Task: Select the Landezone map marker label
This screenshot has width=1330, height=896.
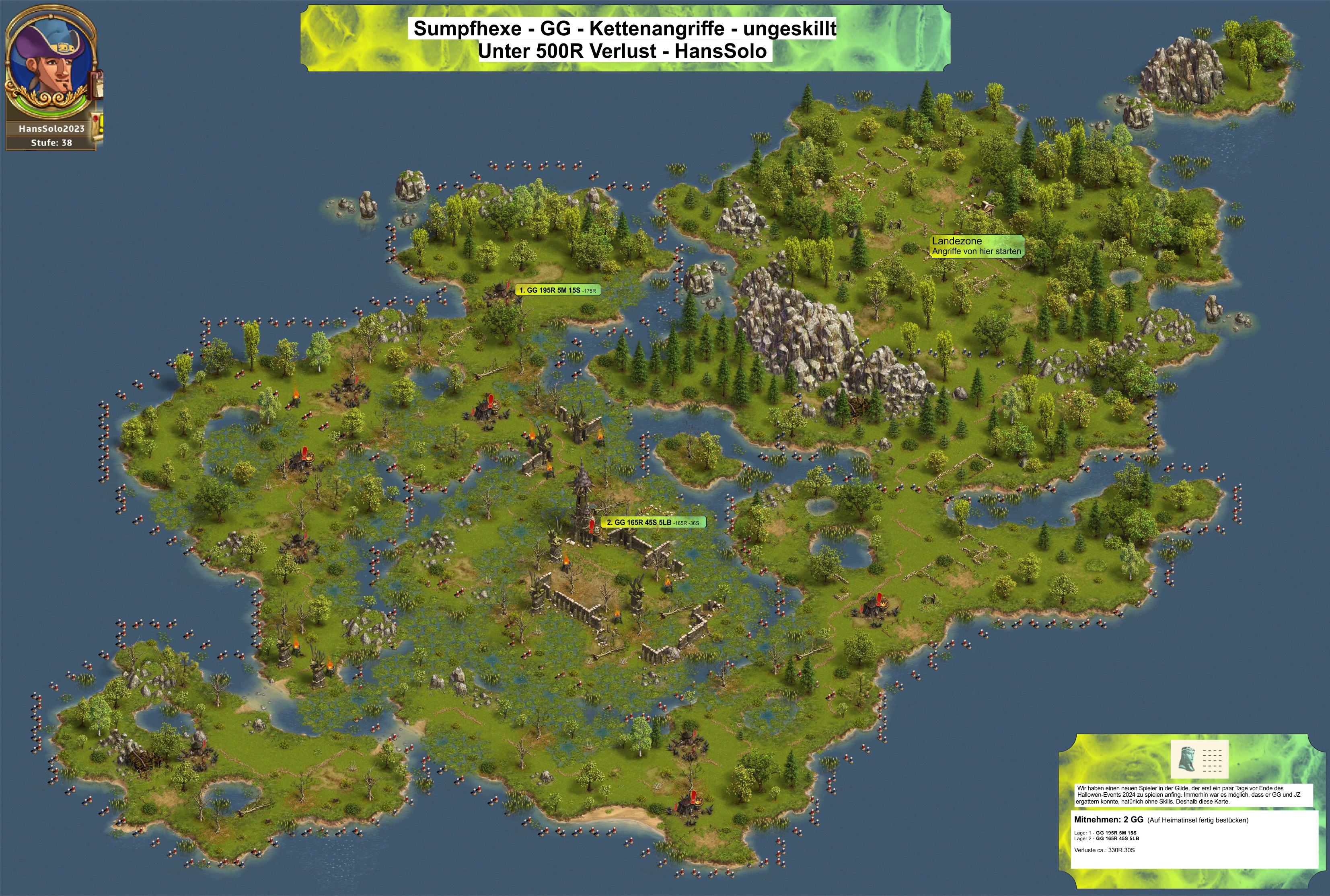Action: pyautogui.click(x=976, y=246)
